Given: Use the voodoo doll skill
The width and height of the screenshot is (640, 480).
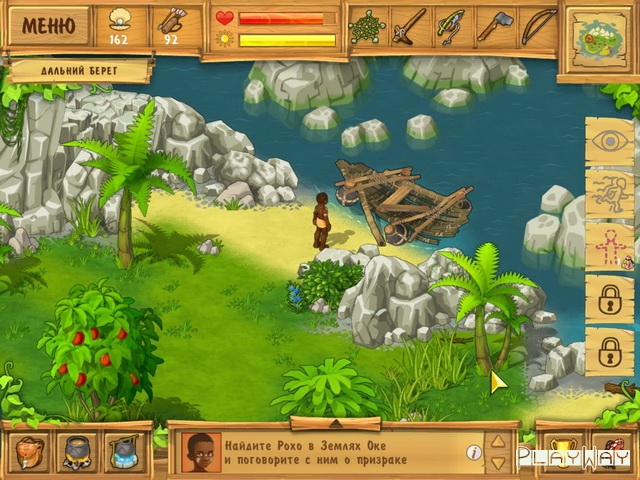Looking at the screenshot, I should pos(609,246).
